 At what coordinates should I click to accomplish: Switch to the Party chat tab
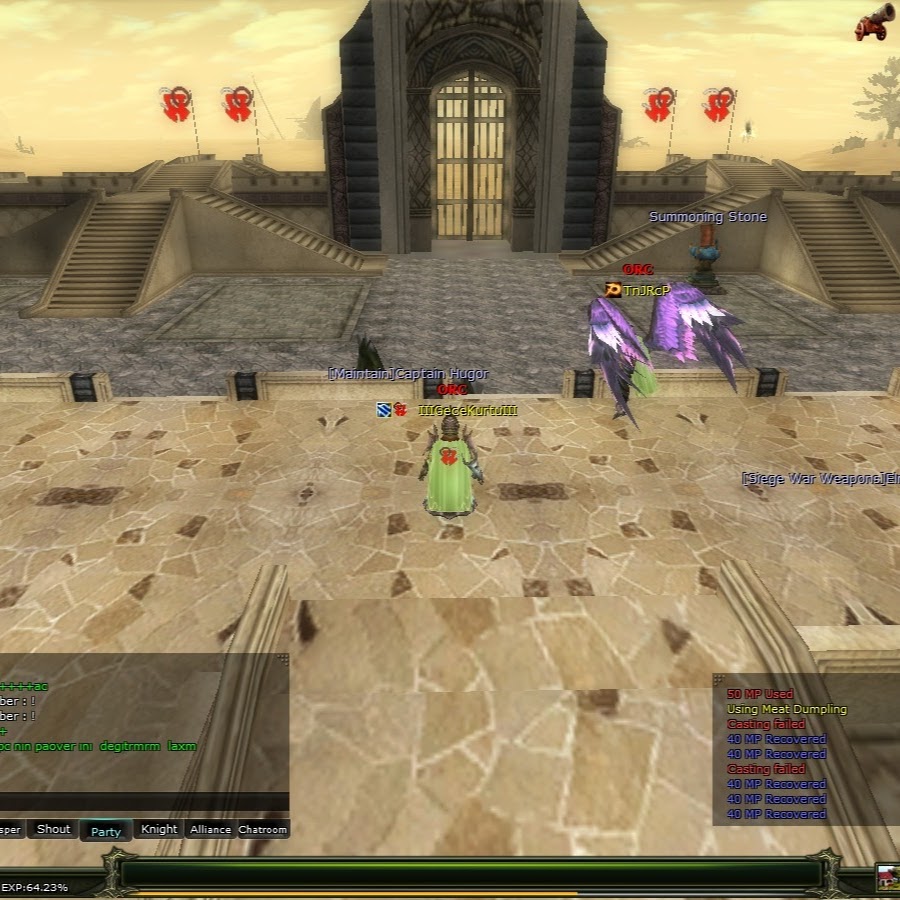click(106, 830)
